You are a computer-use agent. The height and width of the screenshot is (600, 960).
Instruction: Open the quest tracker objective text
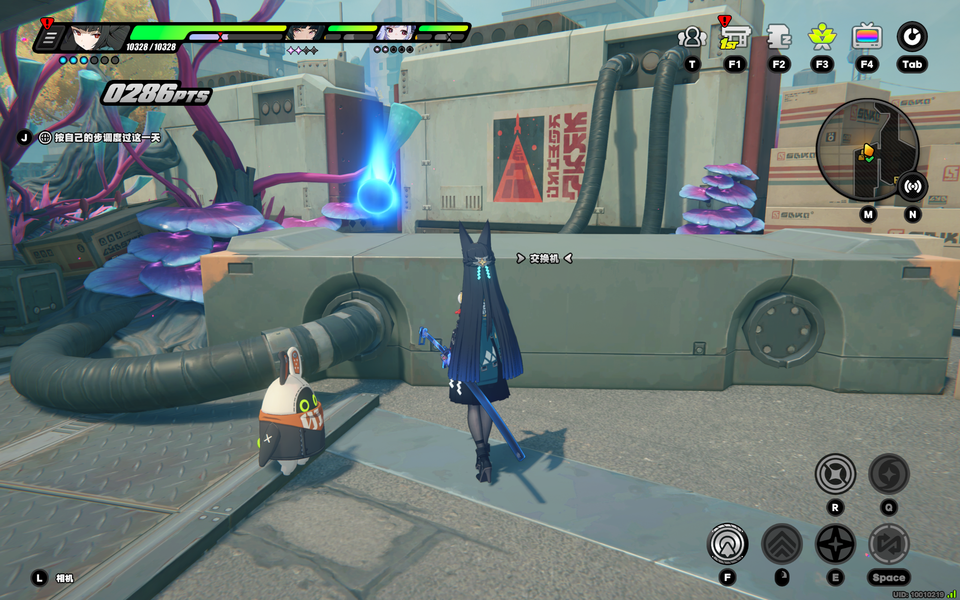[x=99, y=137]
